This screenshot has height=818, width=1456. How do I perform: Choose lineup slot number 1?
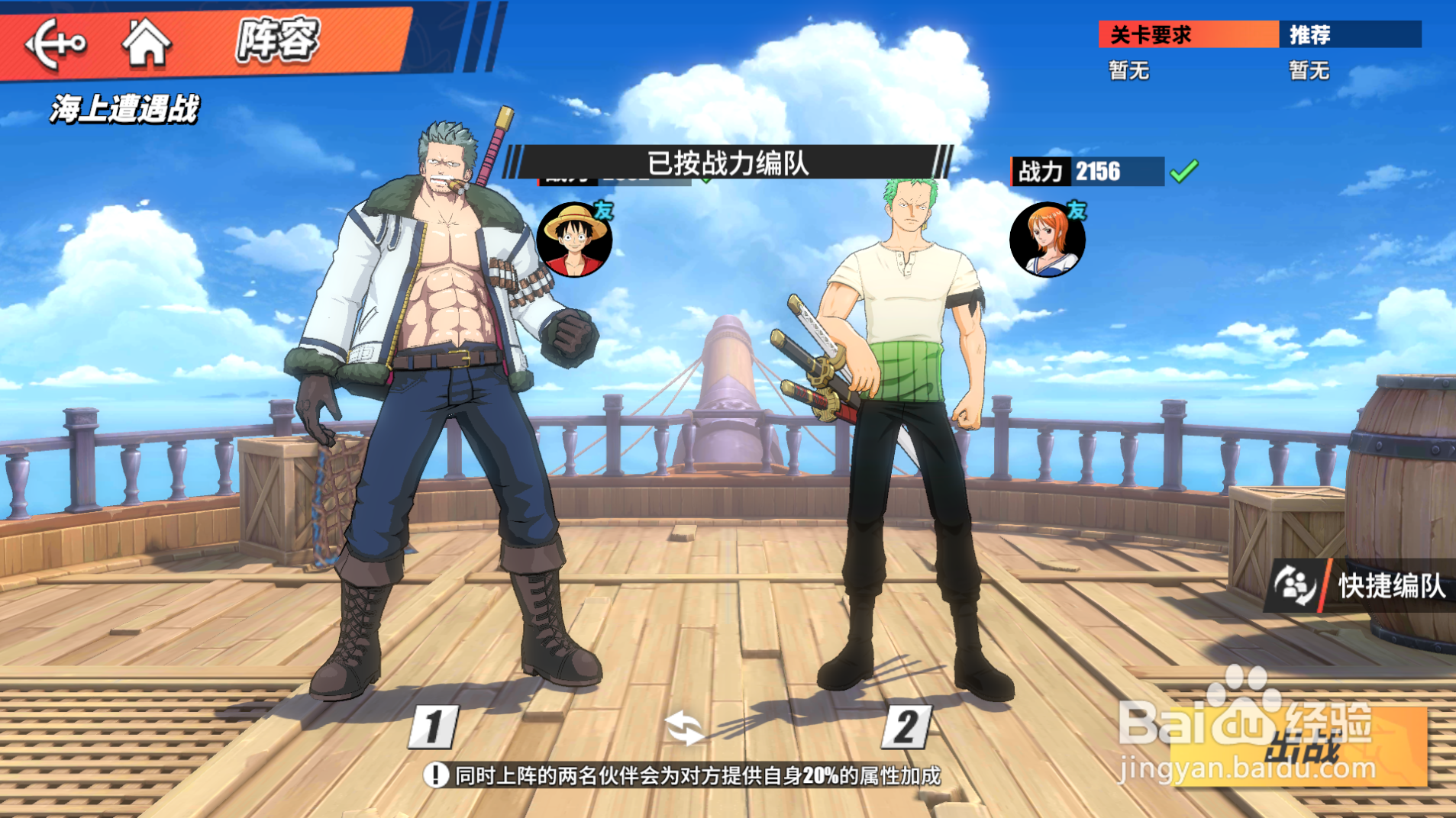tap(434, 726)
